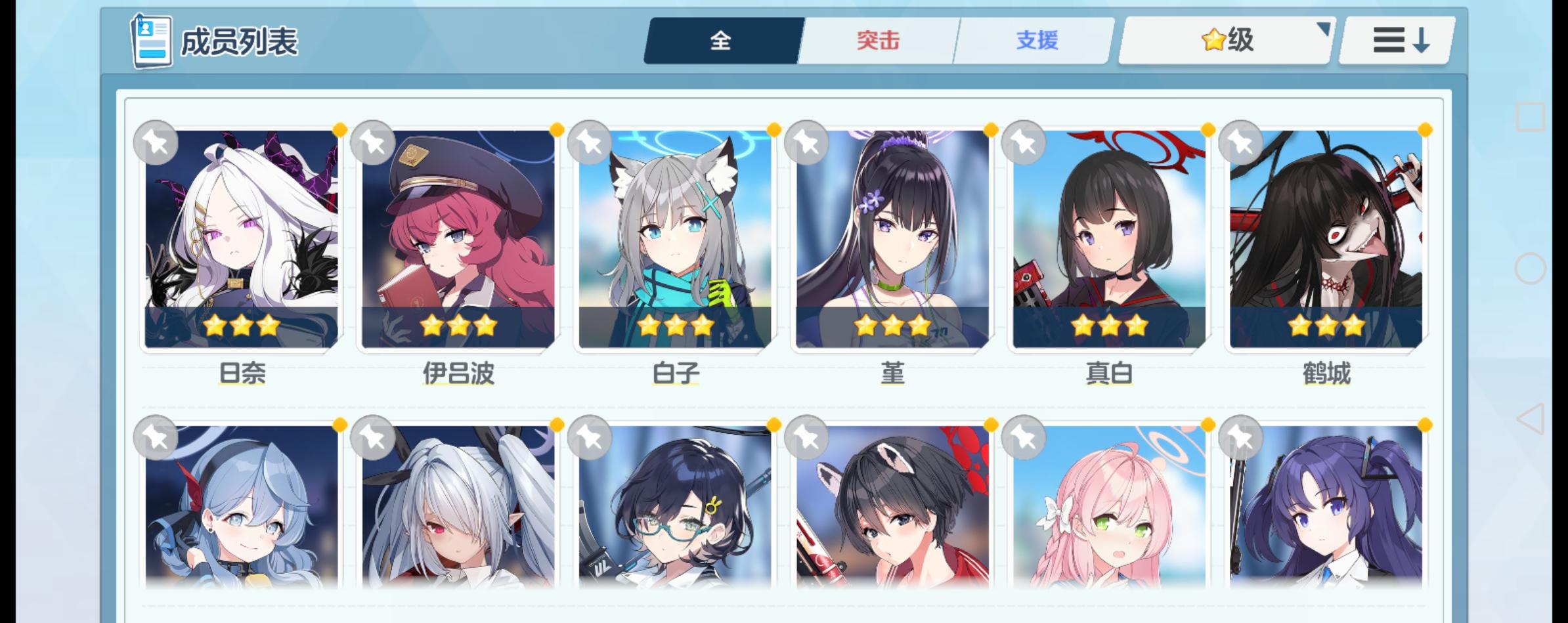Viewport: 1568px width, 623px height.
Task: Open the ★级 rank filter dropdown
Action: 1226,40
